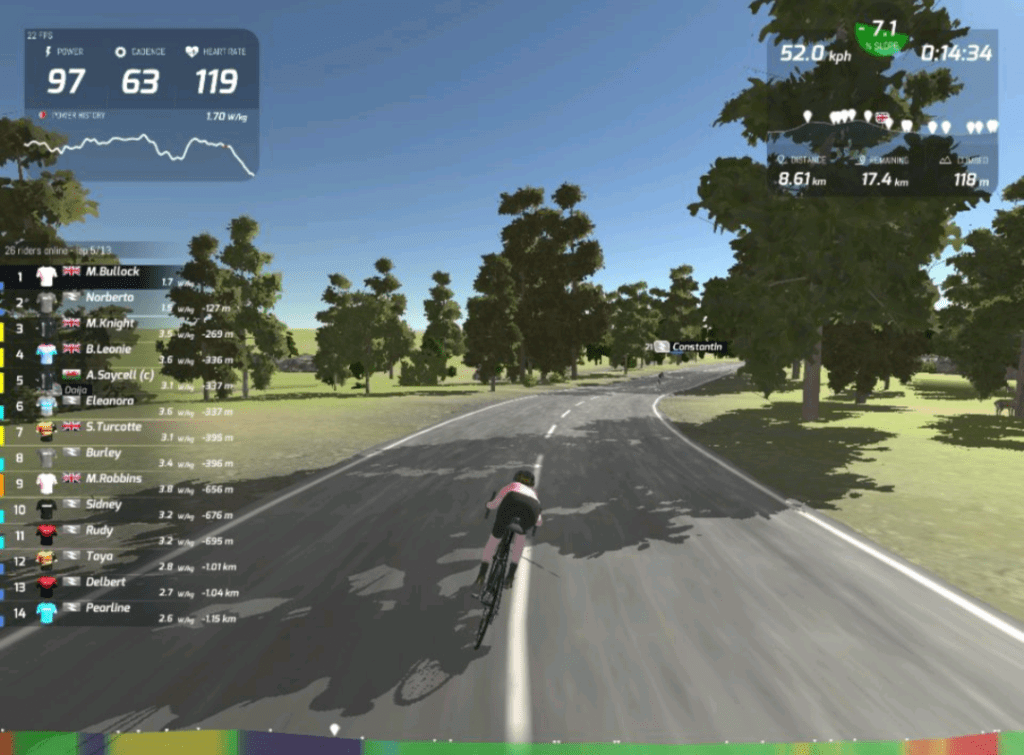1024x755 pixels.
Task: Select the UK flag rider marker on profile
Action: point(882,118)
